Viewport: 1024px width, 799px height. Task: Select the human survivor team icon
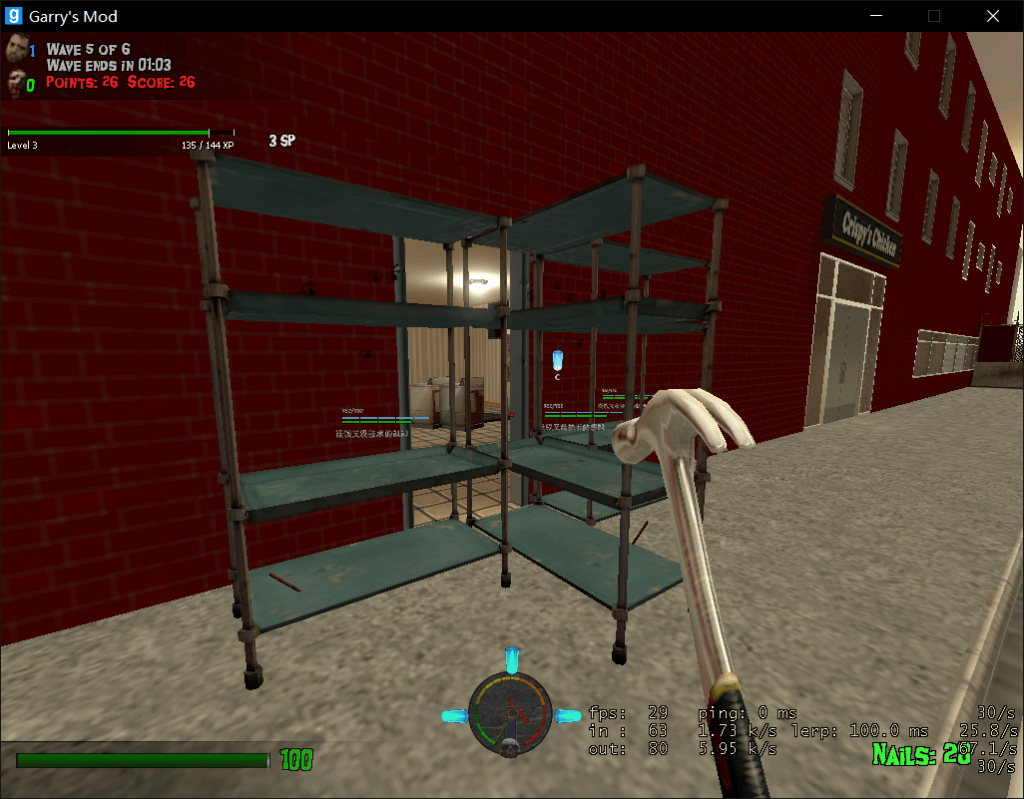click(16, 49)
